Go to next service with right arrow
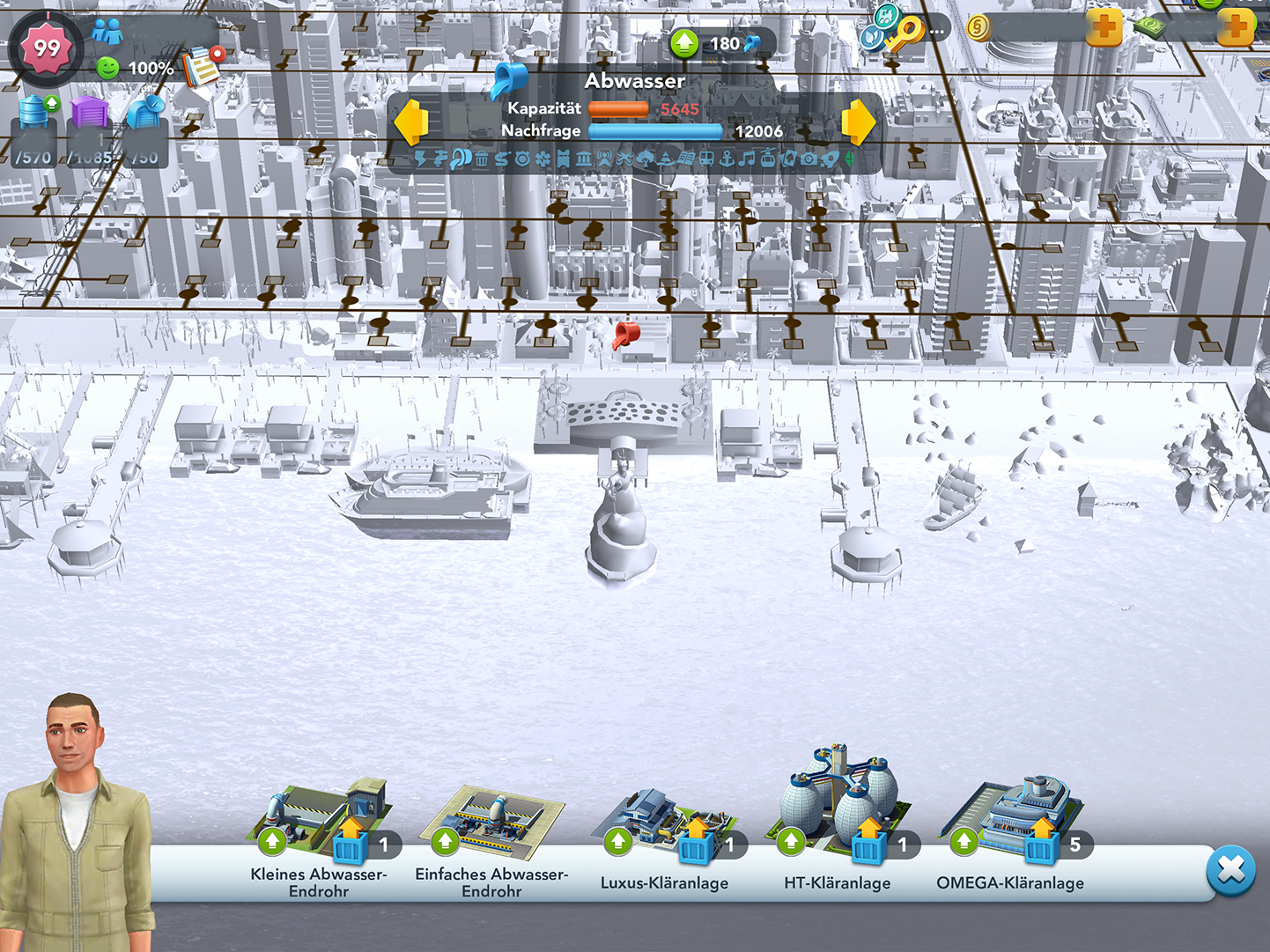The height and width of the screenshot is (952, 1270). 859,122
